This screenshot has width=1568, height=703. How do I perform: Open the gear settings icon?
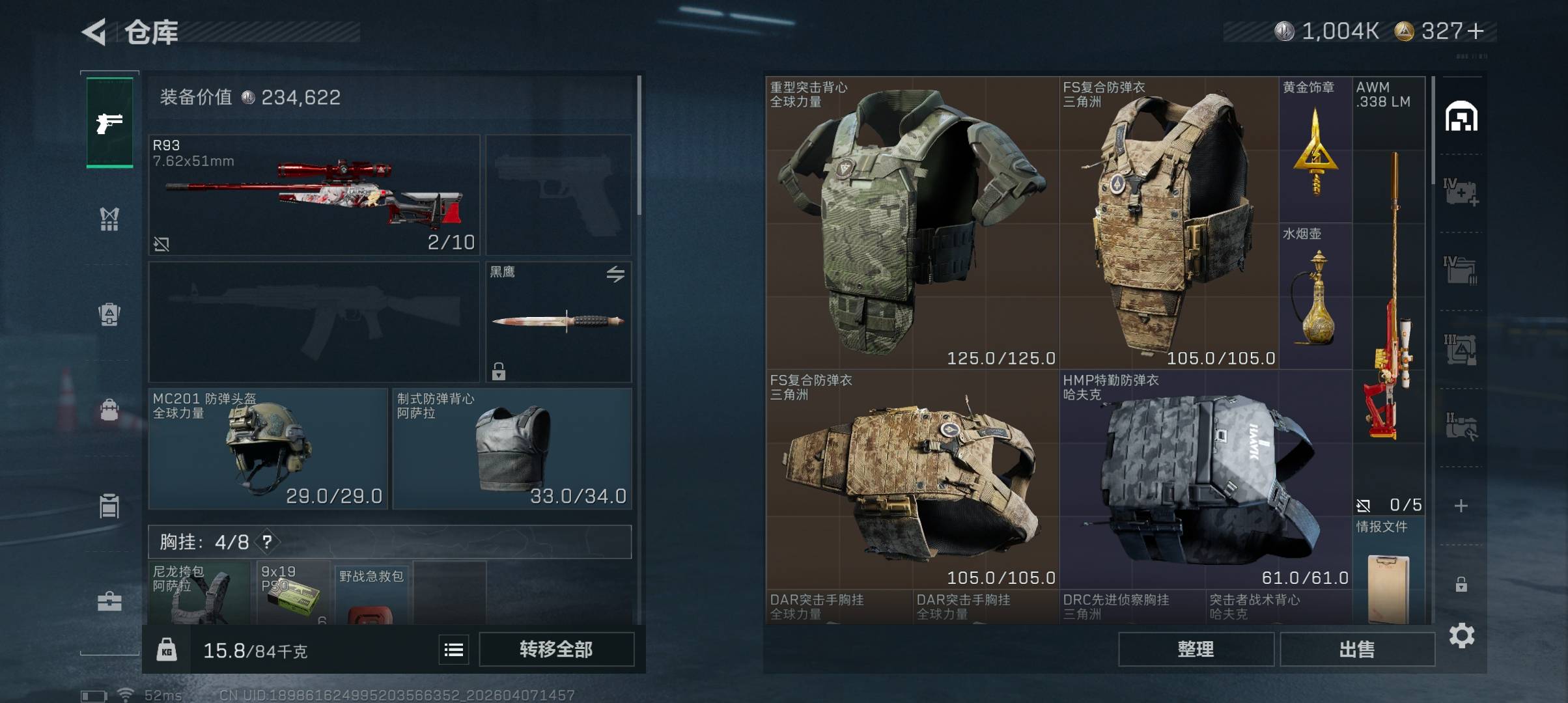pyautogui.click(x=1461, y=635)
